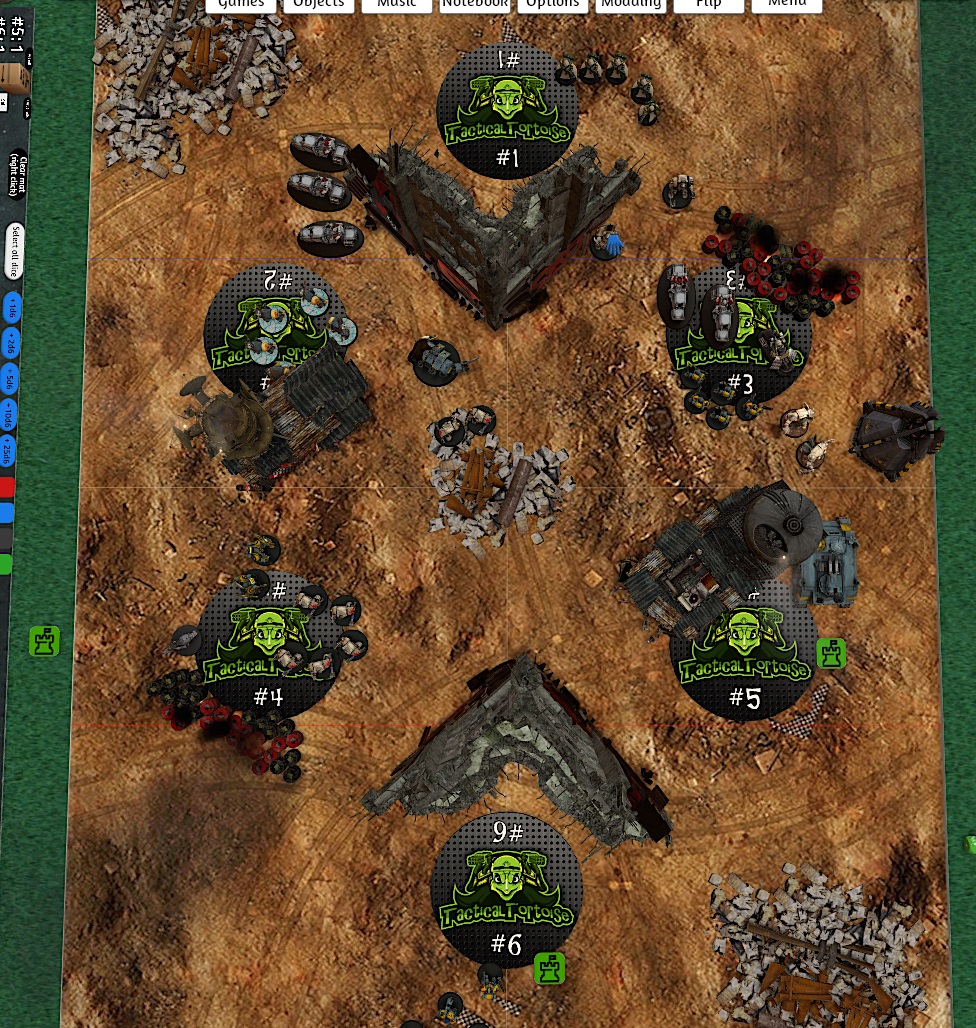Click the Clear mat button
Viewport: 976px width, 1028px height.
tap(17, 174)
